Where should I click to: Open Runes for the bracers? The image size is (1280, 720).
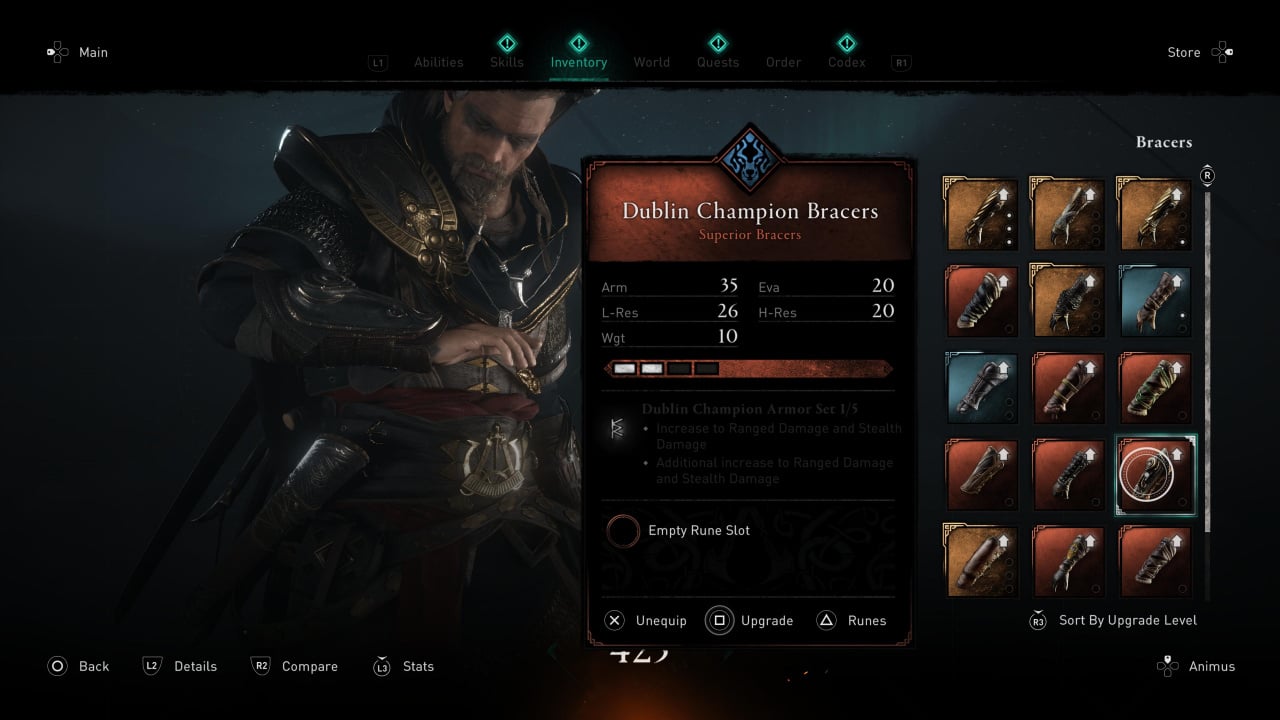(852, 621)
